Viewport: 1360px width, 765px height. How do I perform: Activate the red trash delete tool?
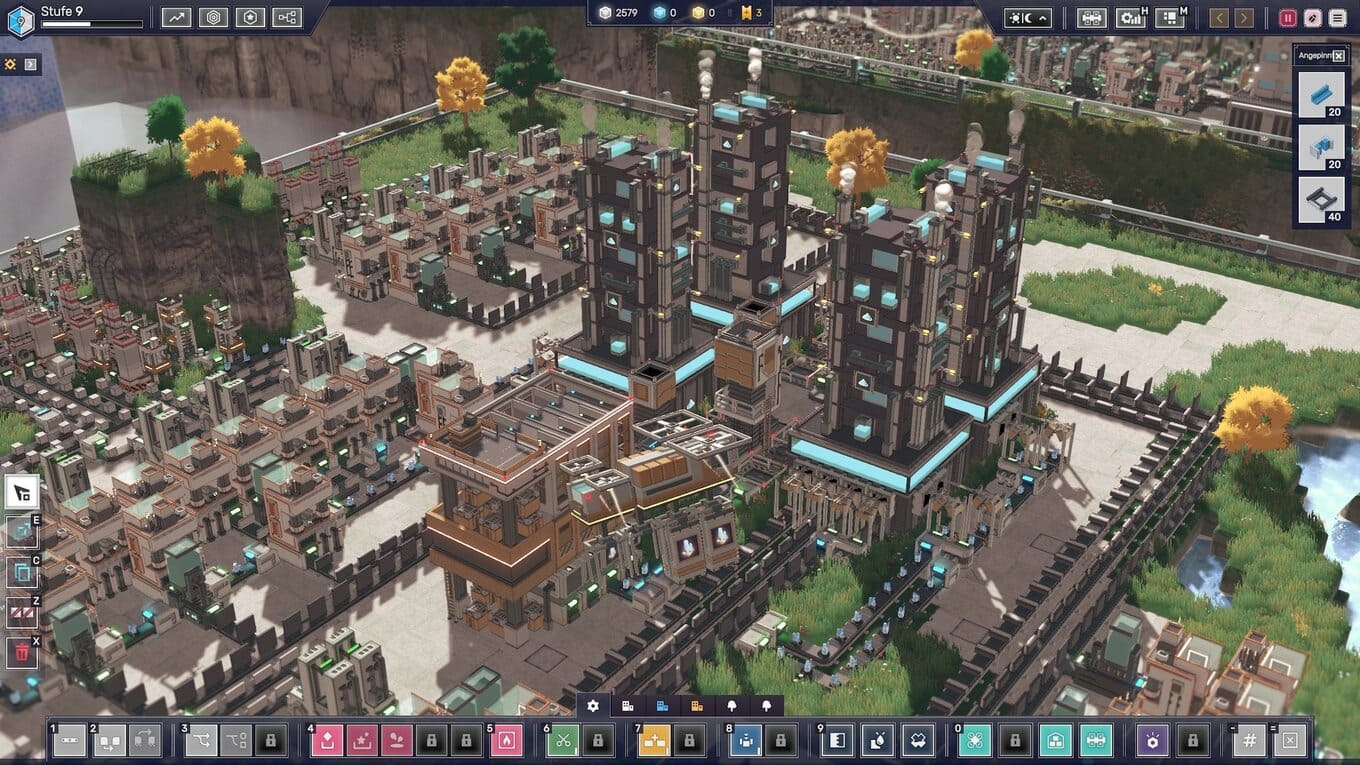22,653
